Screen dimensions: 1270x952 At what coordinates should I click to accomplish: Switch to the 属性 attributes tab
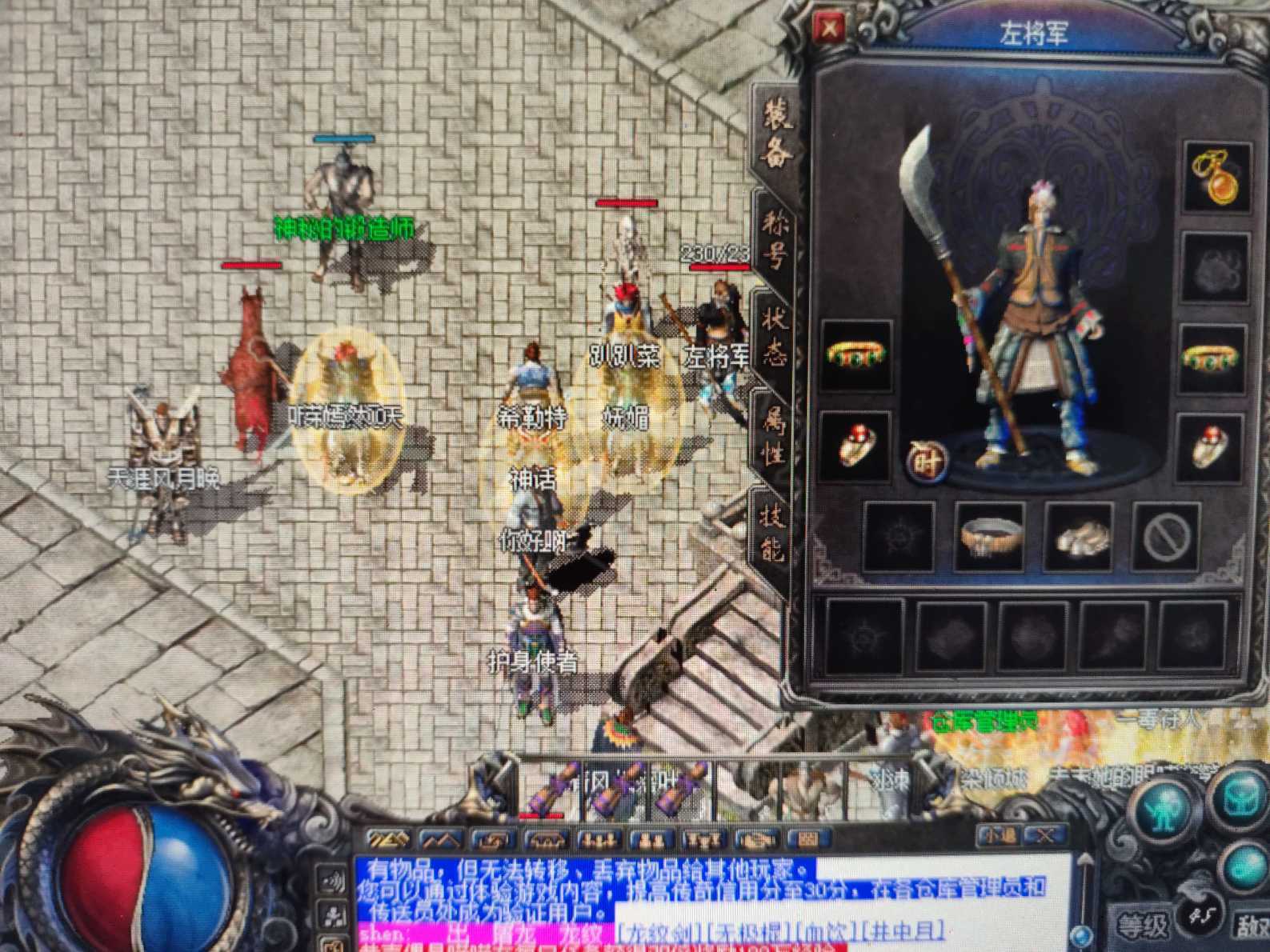tap(773, 436)
